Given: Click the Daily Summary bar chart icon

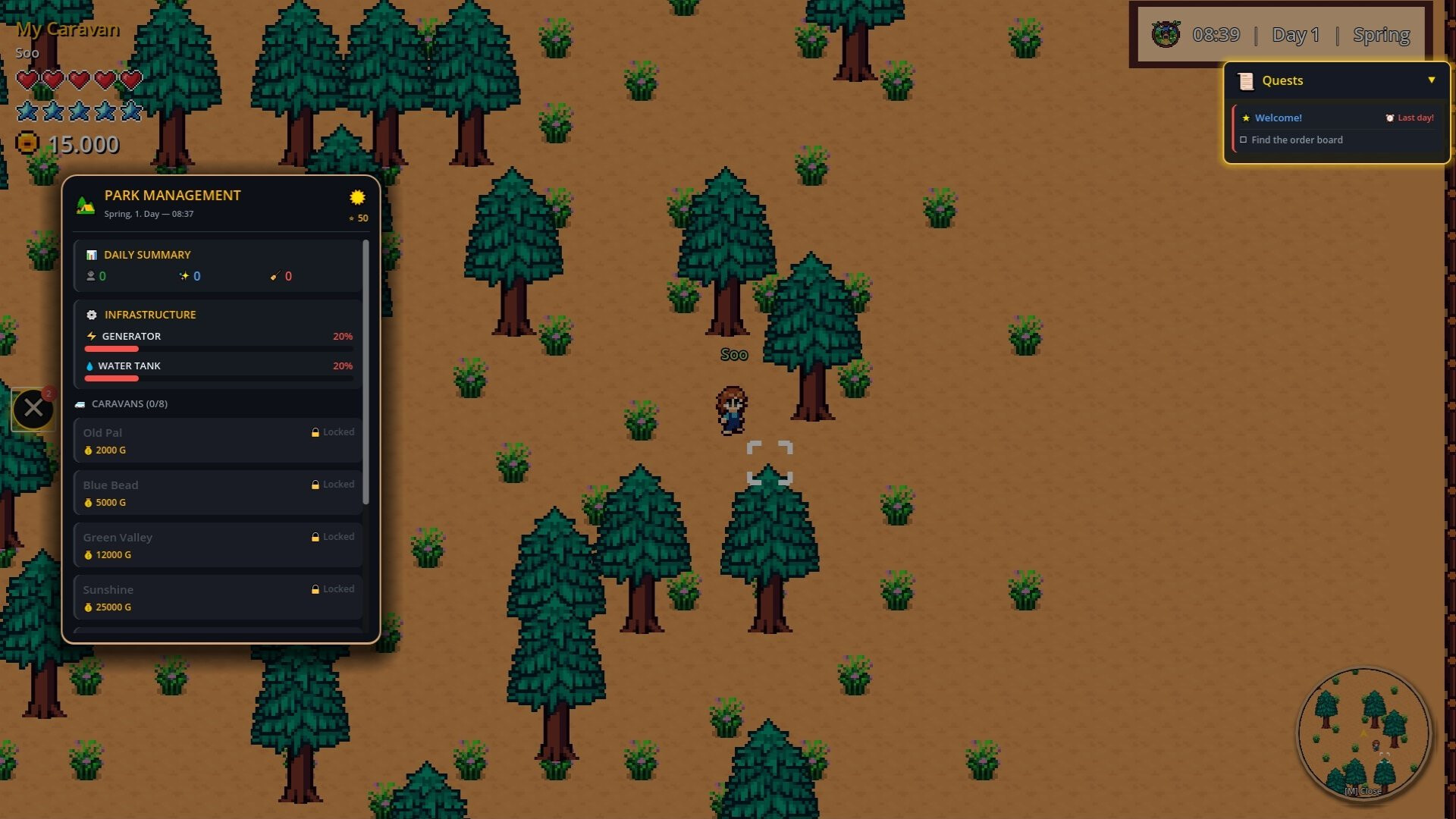Looking at the screenshot, I should 92,255.
